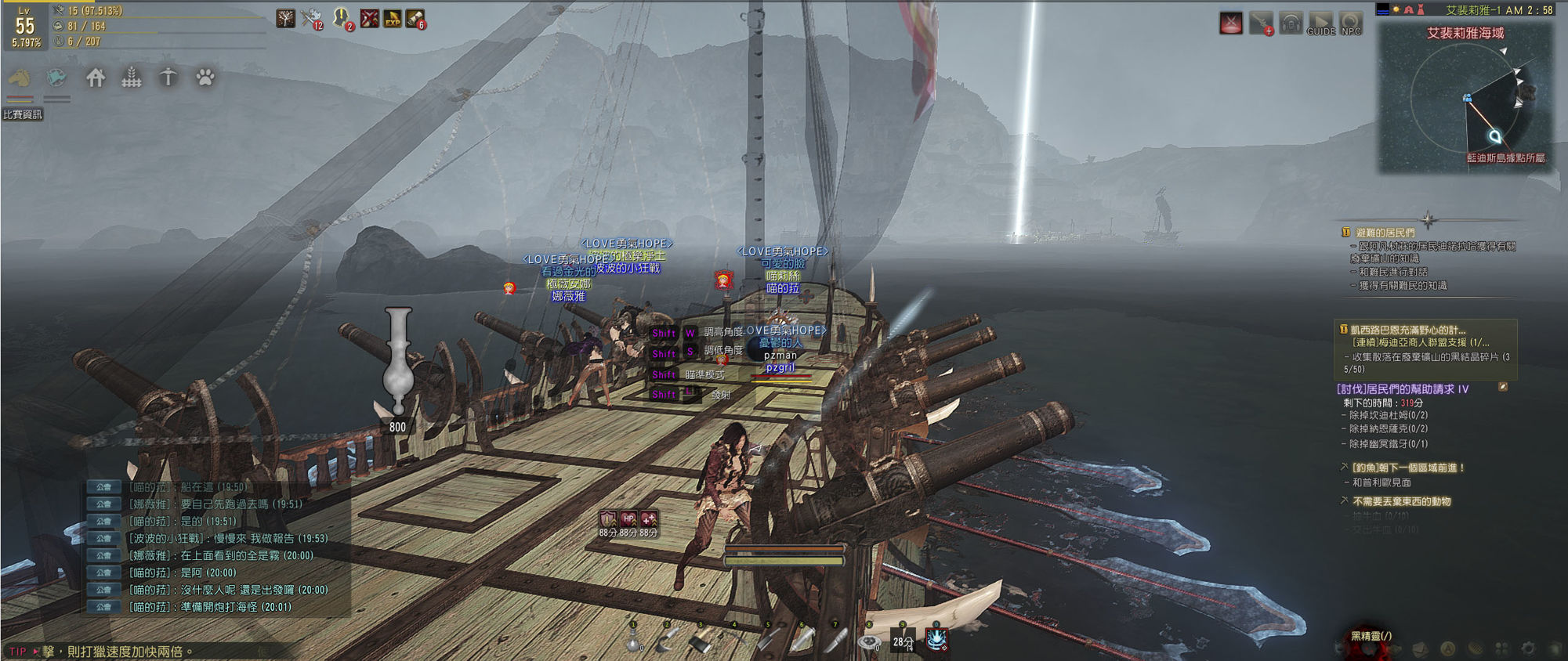Activate the blue glowing skill hotbar icon

point(936,640)
